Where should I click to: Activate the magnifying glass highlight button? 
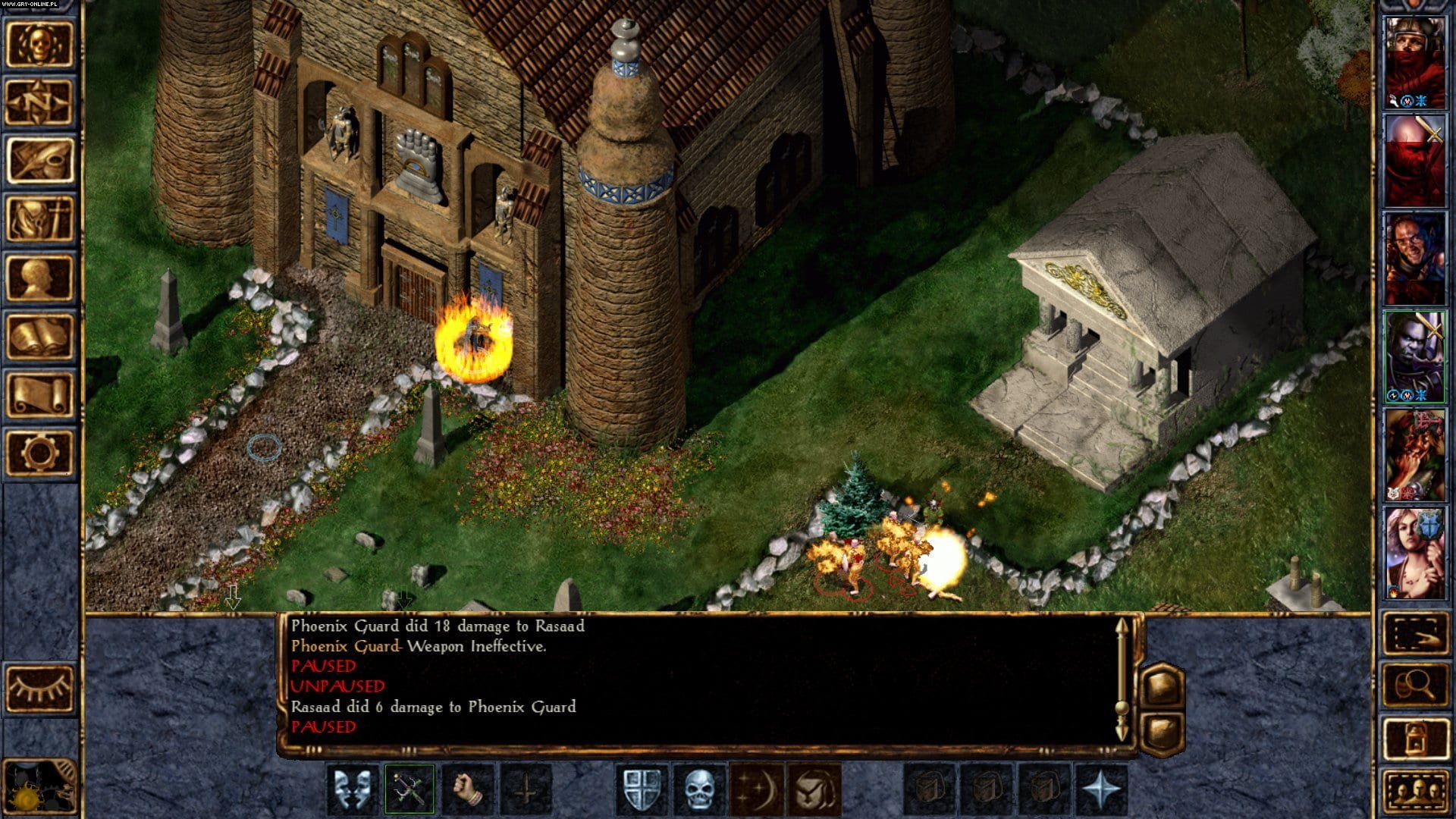1415,686
